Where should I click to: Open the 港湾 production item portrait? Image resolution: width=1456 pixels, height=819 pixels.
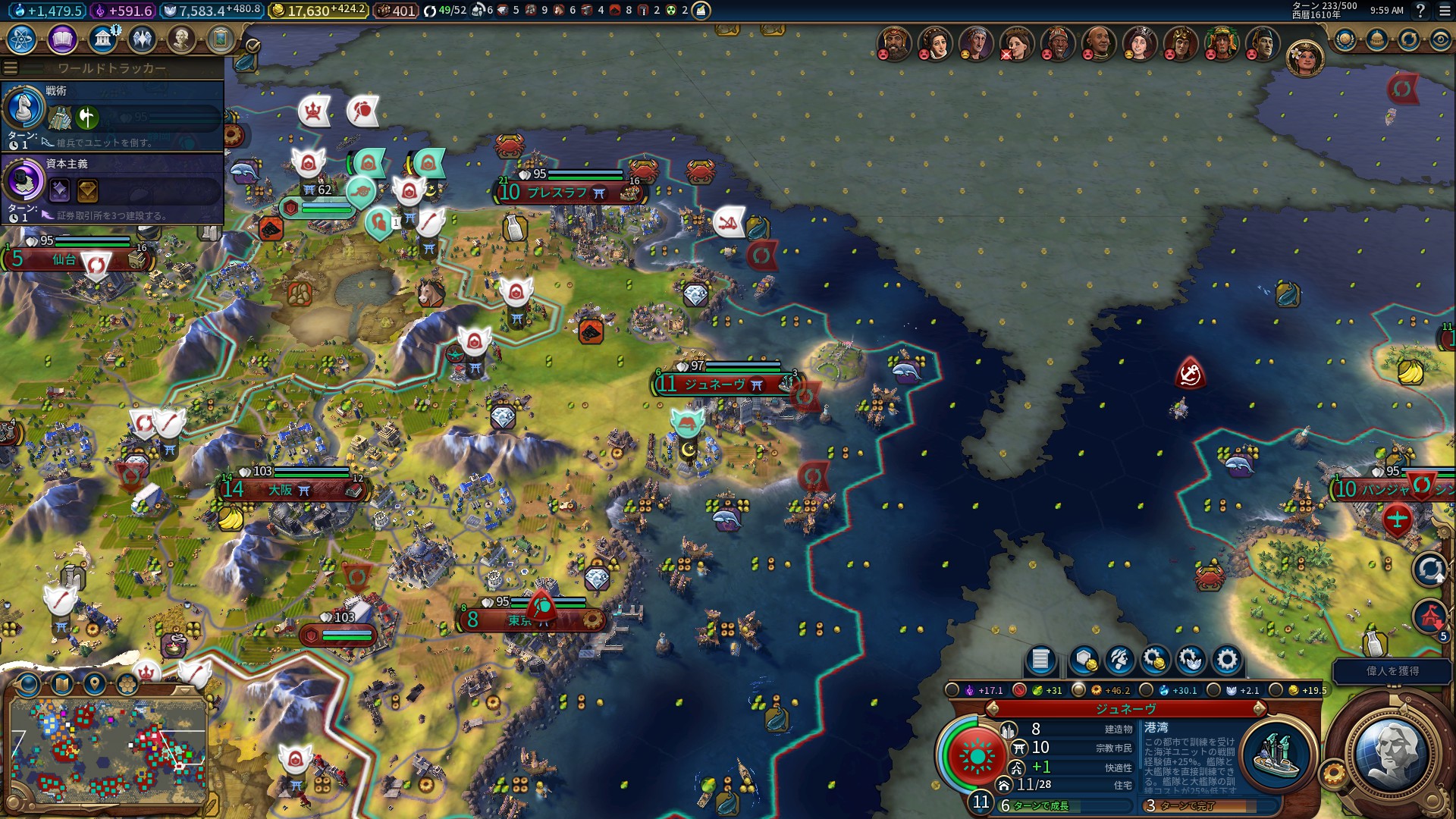pyautogui.click(x=1278, y=755)
